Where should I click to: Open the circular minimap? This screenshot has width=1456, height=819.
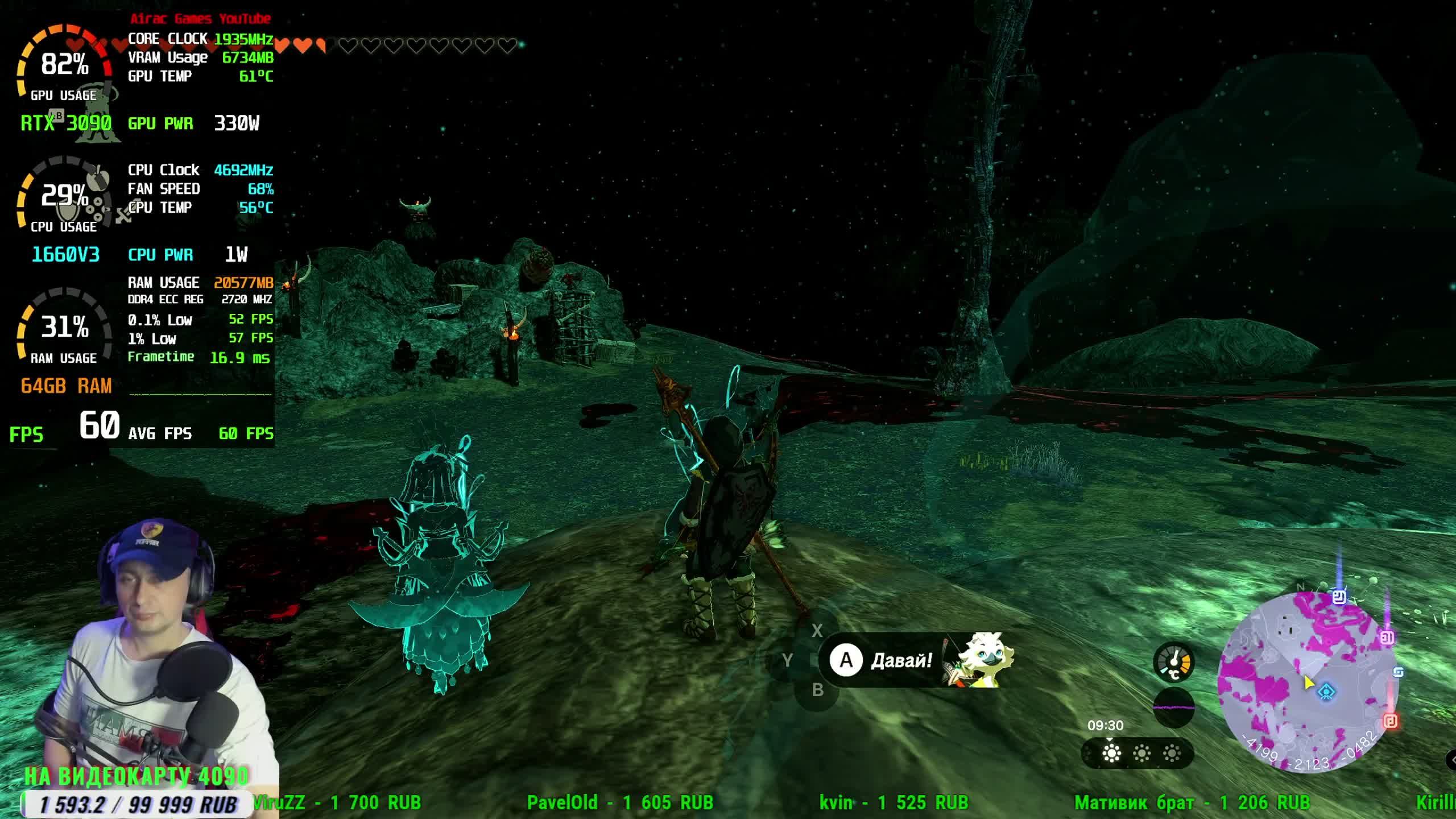[1308, 682]
